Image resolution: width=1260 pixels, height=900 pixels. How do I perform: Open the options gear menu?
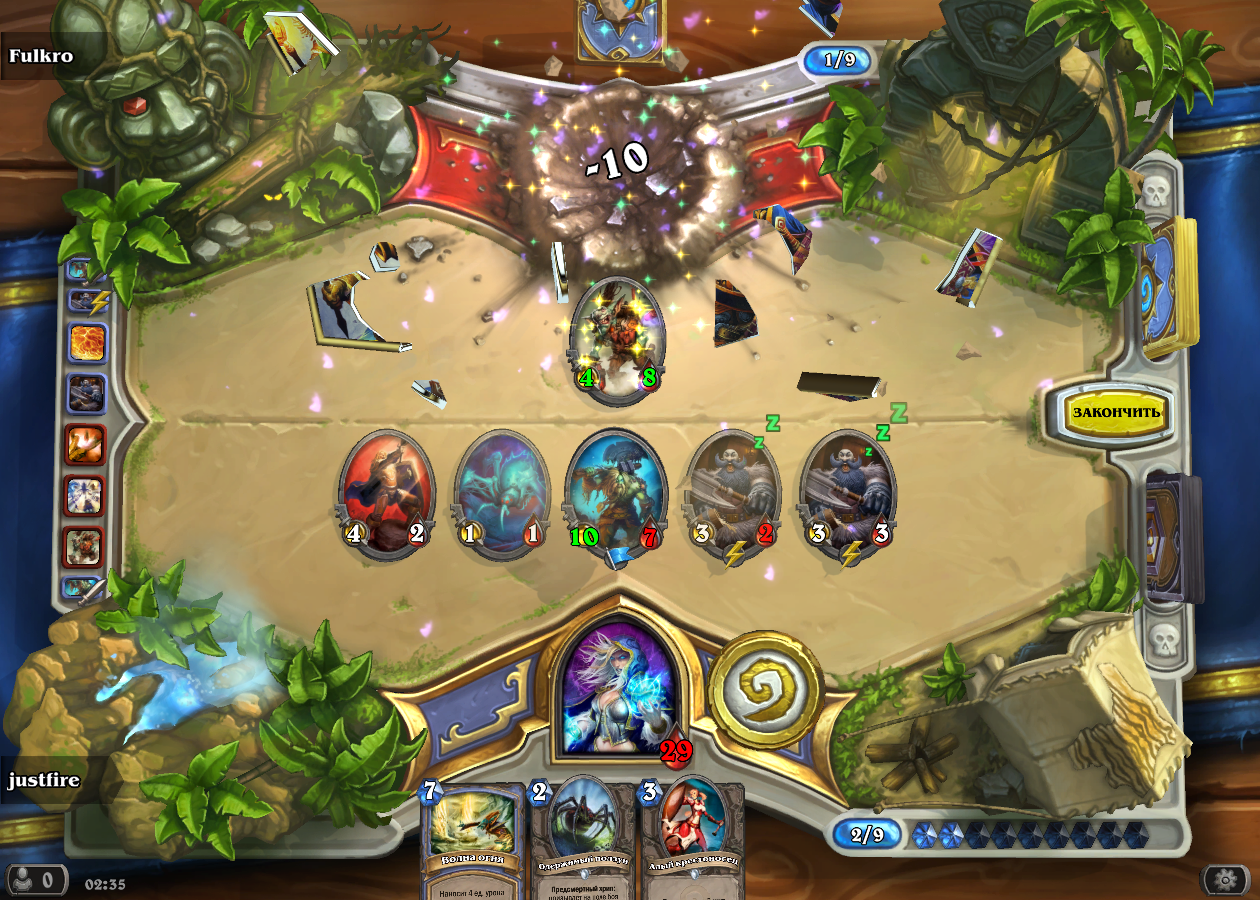(1225, 880)
